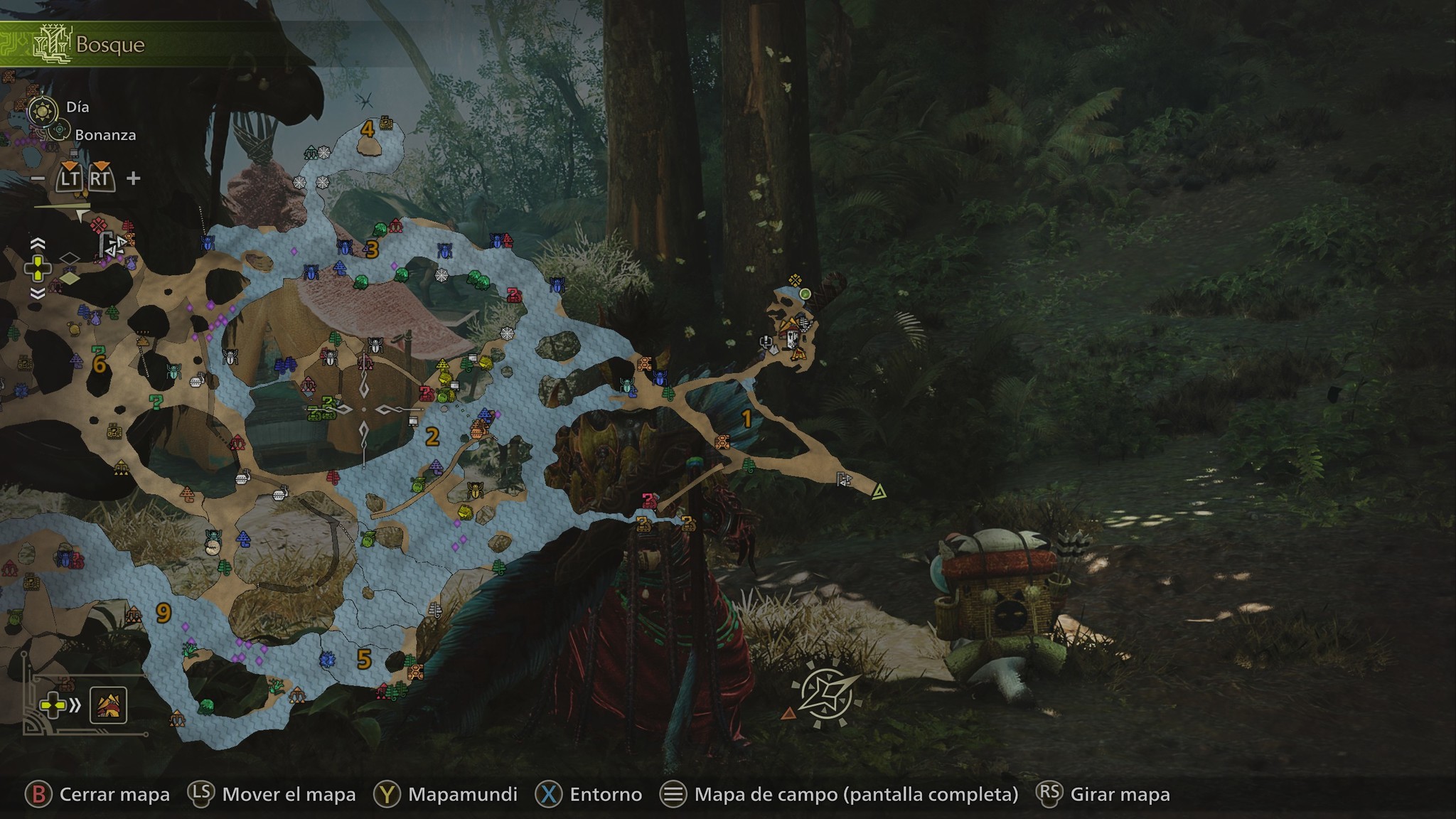This screenshot has height=819, width=1456.
Task: Select zone number 6 on the map
Action: (100, 365)
